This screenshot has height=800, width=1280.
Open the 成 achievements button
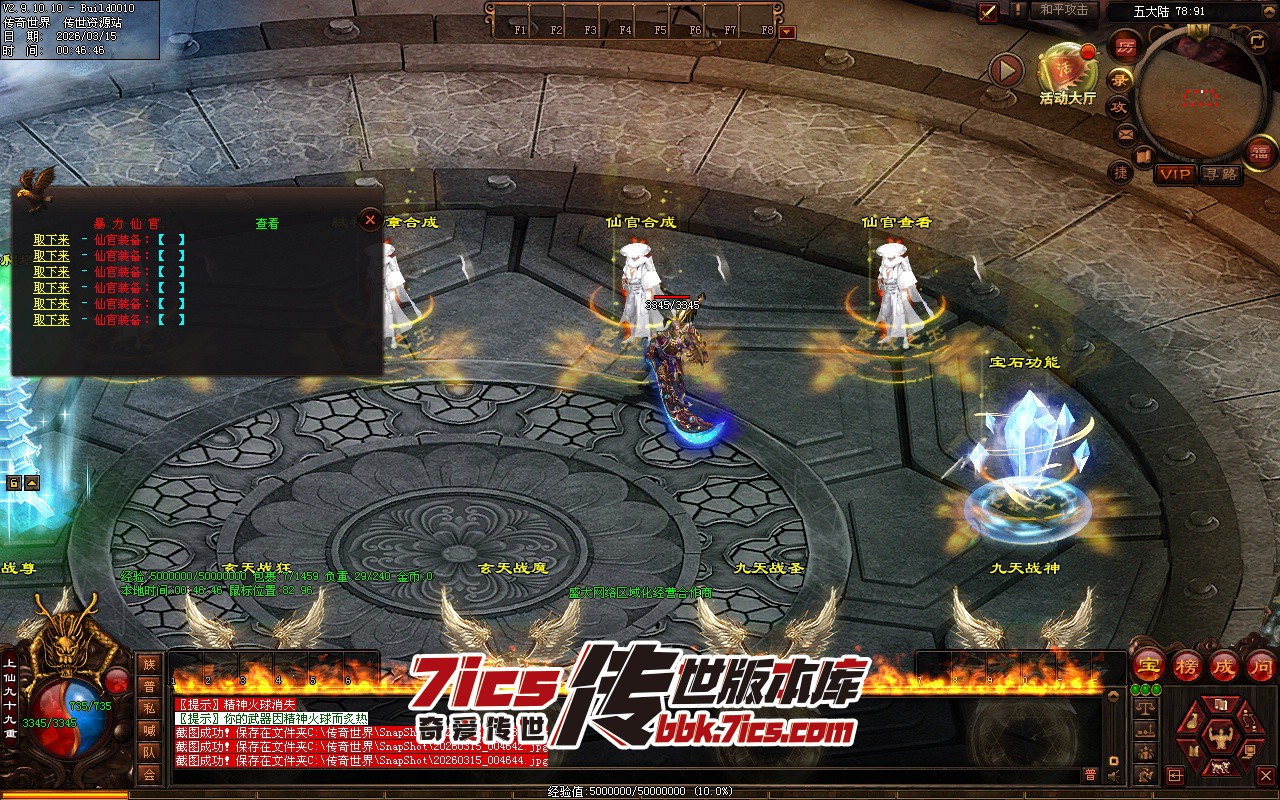click(x=1224, y=665)
